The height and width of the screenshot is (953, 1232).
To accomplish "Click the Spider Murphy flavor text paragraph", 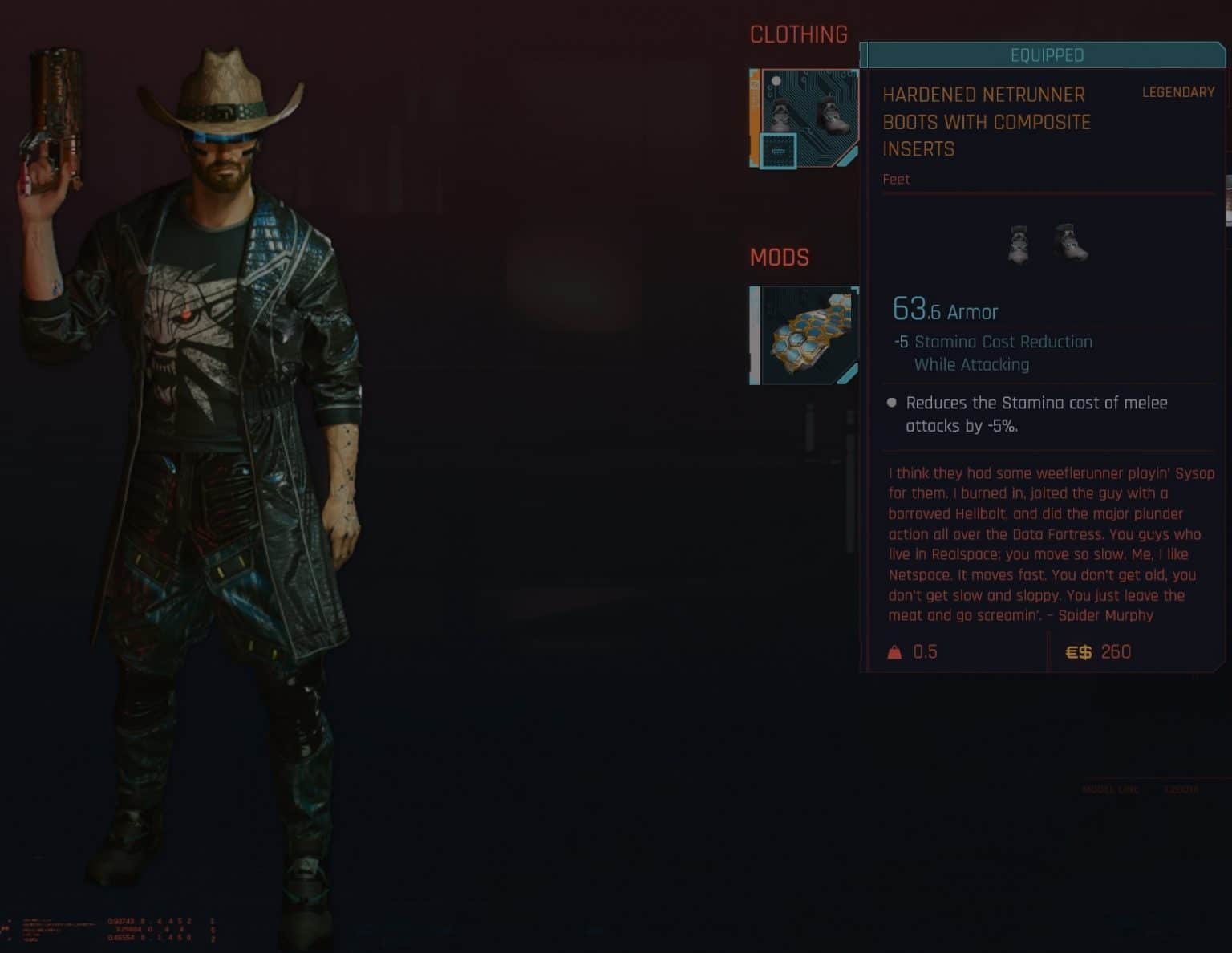I will point(1043,545).
